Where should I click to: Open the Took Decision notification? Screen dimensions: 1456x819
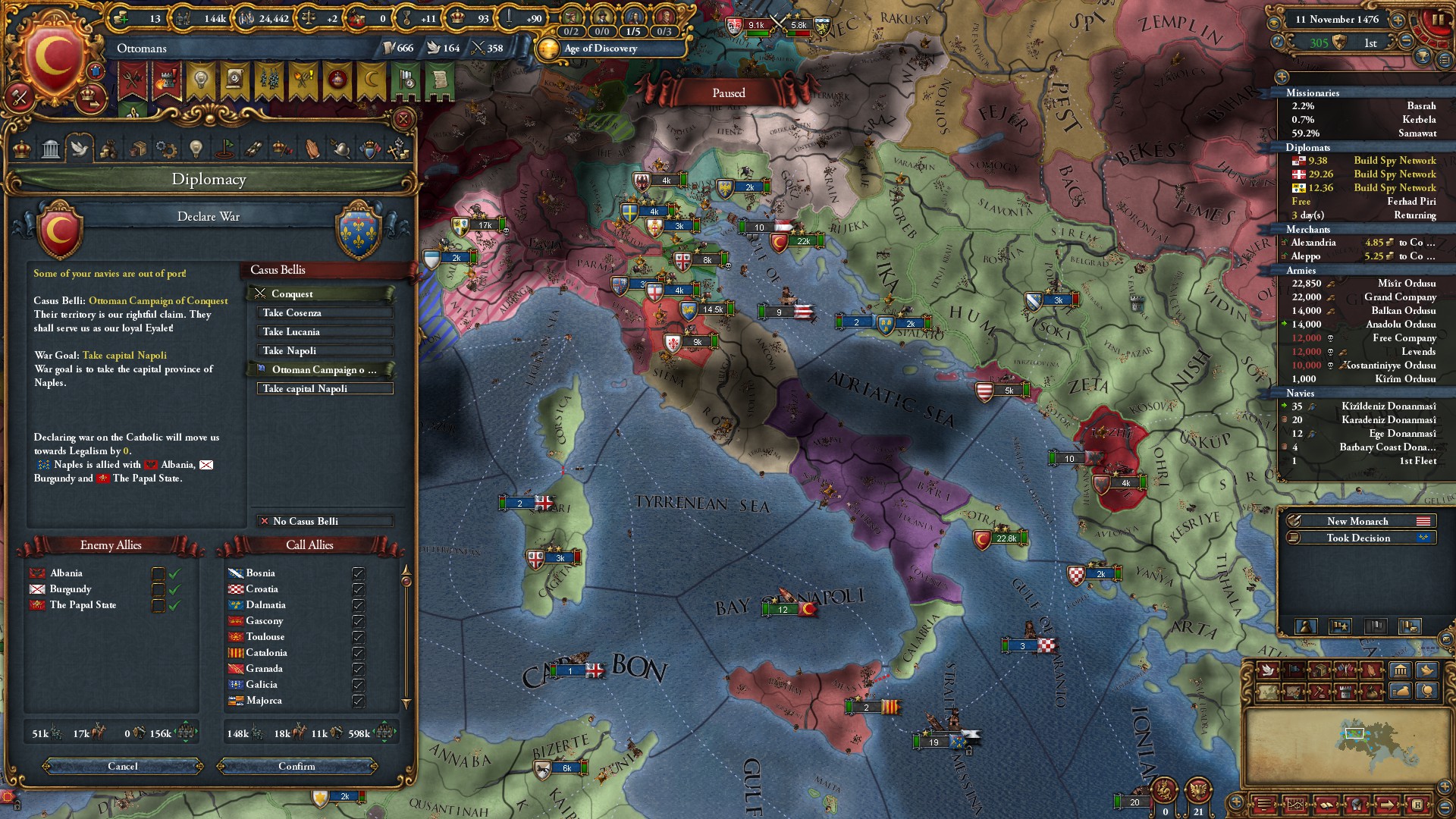tap(1357, 538)
